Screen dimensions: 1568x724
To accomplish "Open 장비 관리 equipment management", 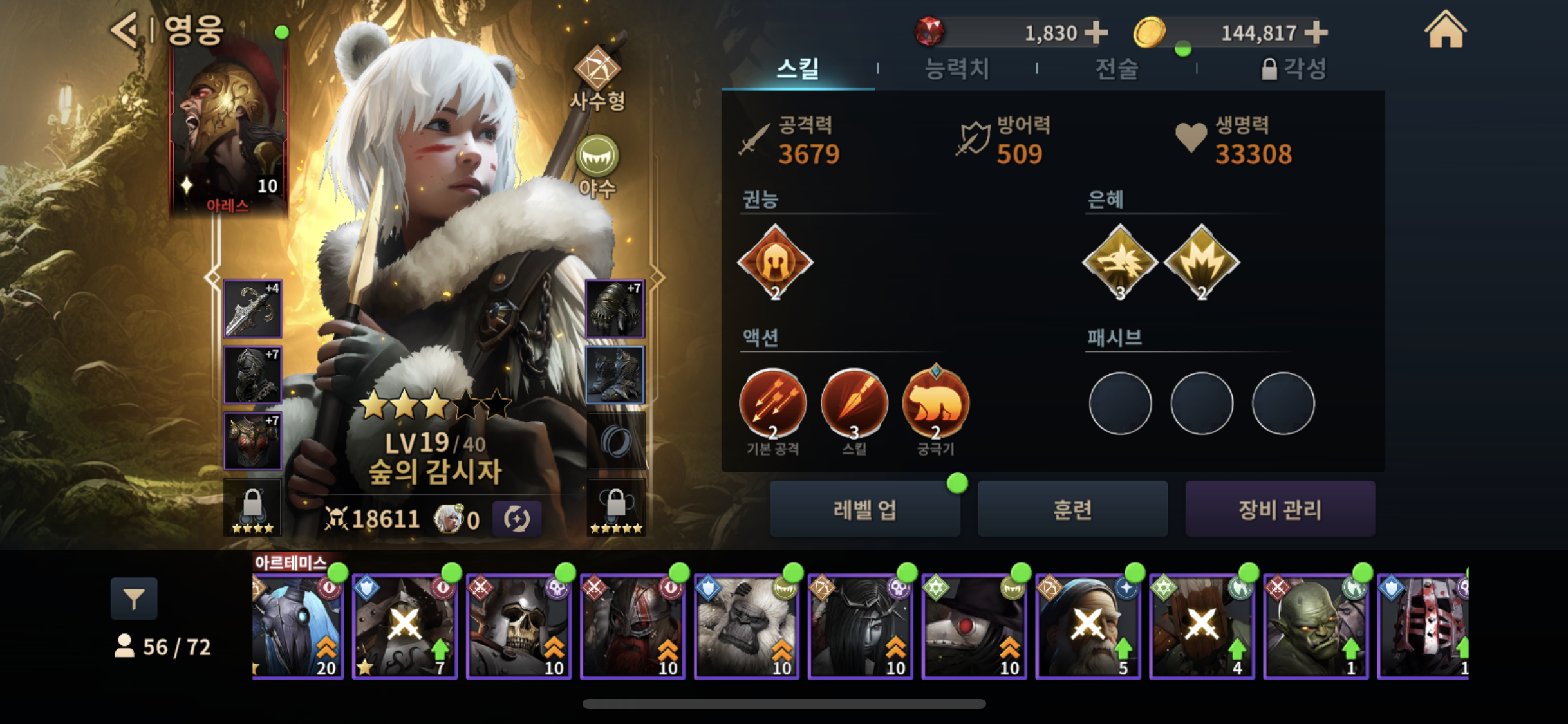I will coord(1280,509).
